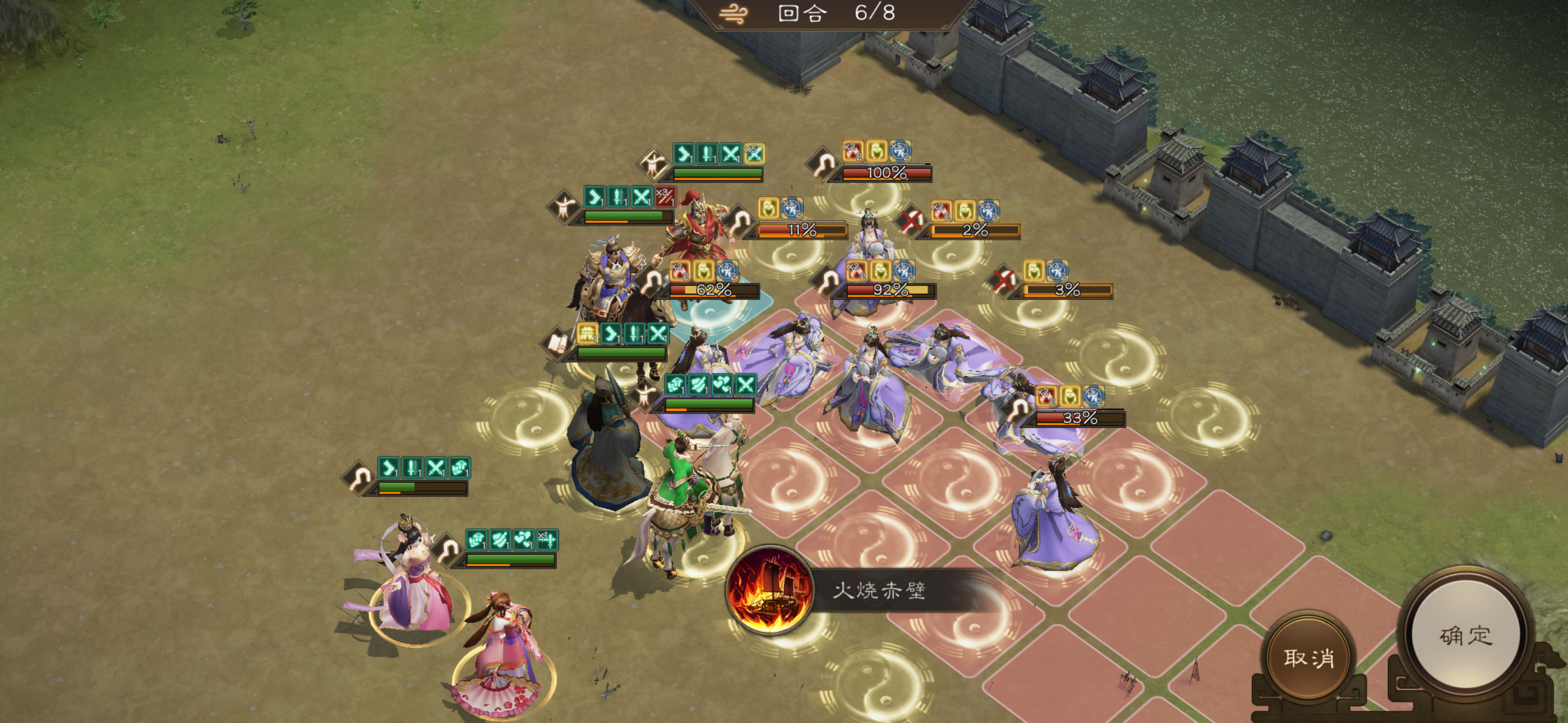Select the red X status icon beside the 2% health bar
1568x723 pixels.
(x=912, y=221)
